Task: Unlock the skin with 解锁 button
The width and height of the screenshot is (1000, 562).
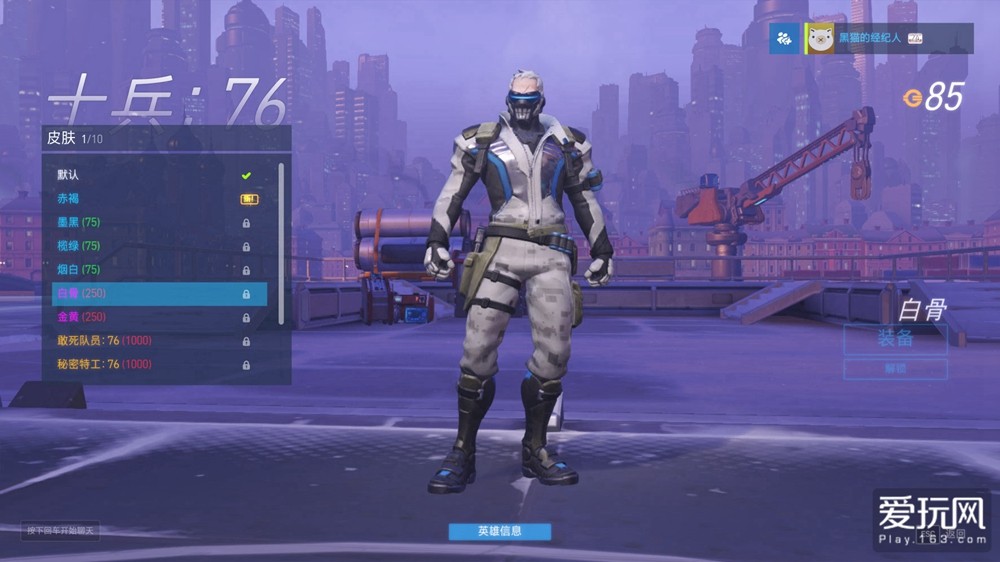Action: coord(895,369)
